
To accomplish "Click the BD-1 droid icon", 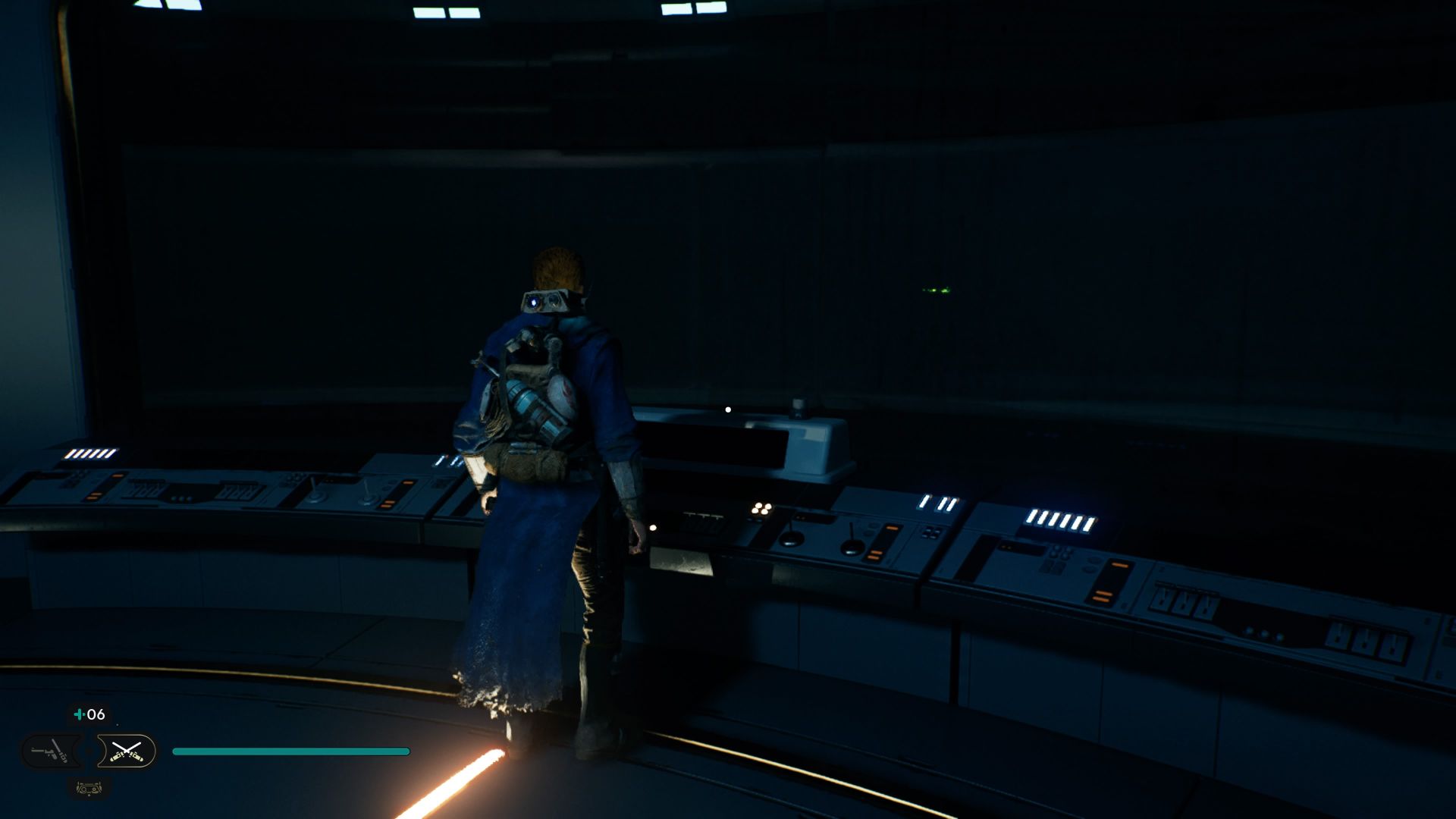I will (89, 789).
